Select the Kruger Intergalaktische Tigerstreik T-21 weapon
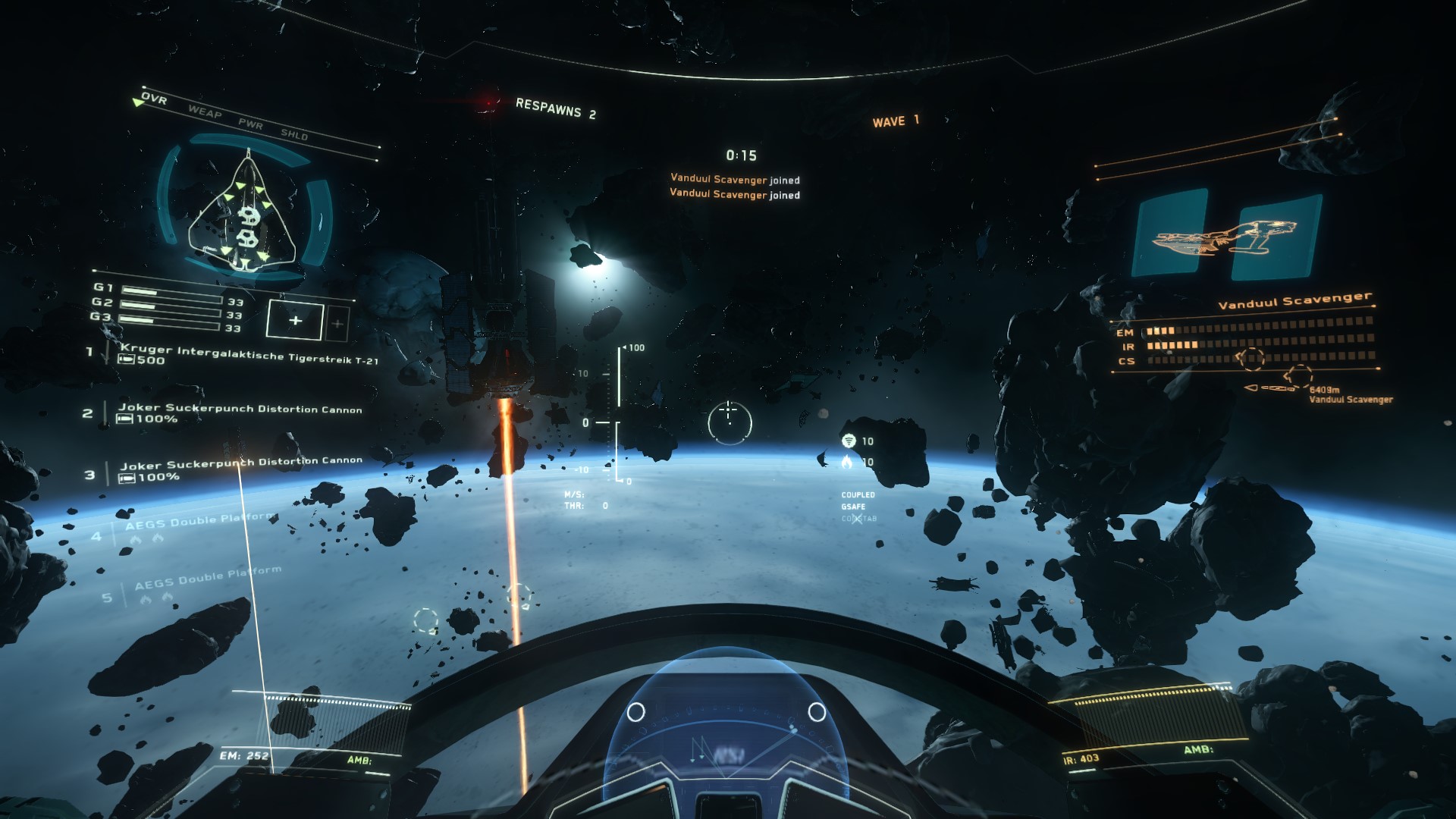The width and height of the screenshot is (1456, 819). 249,353
